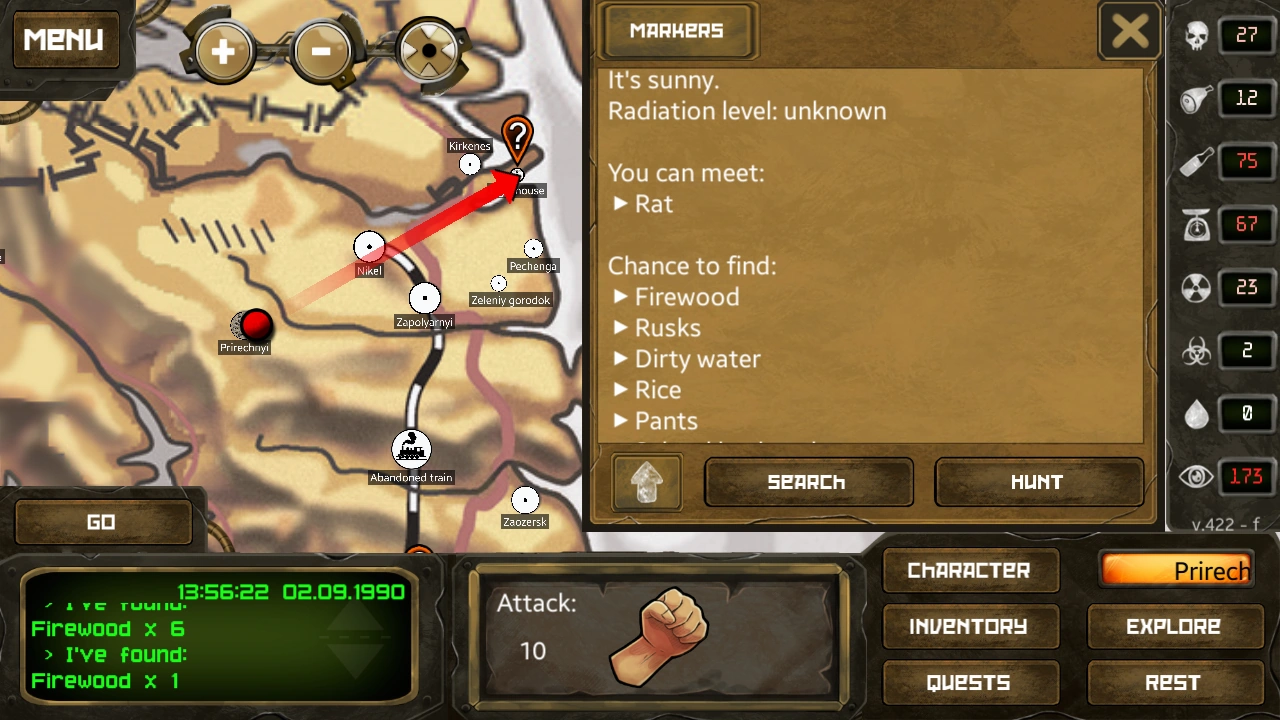Zoom in the map with plus button
The width and height of the screenshot is (1280, 720).
(223, 50)
